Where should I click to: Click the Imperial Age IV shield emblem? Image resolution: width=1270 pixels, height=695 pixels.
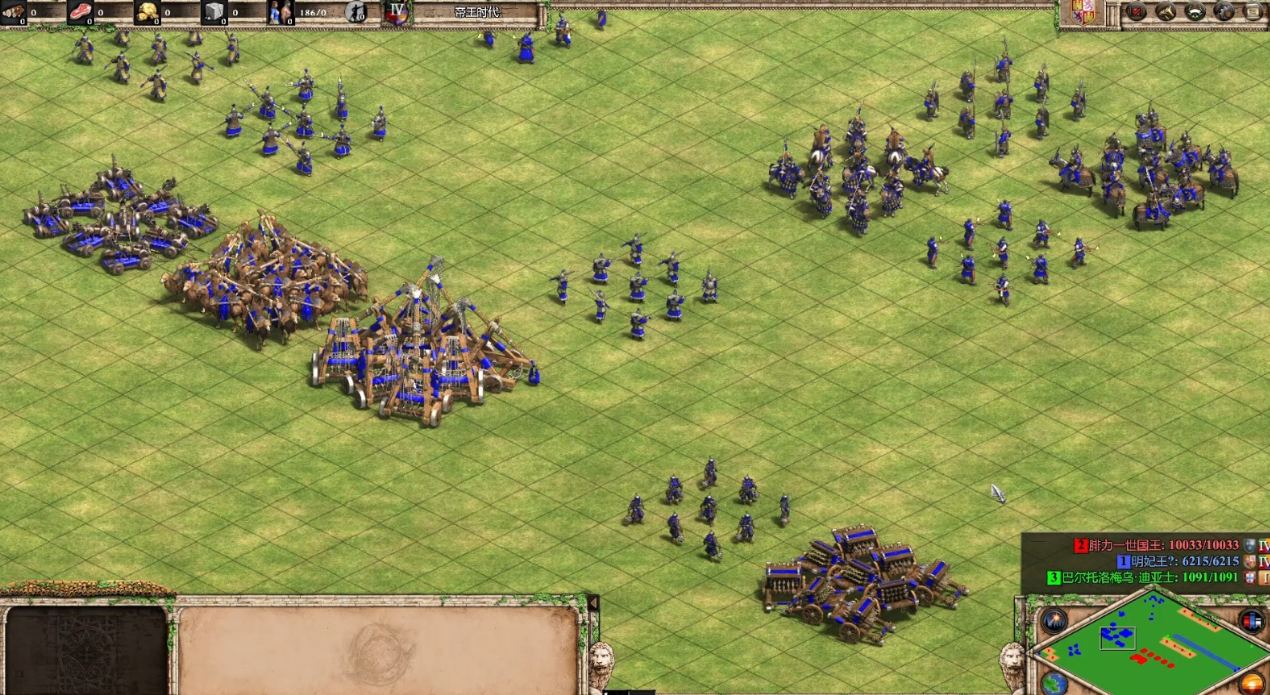[x=397, y=12]
